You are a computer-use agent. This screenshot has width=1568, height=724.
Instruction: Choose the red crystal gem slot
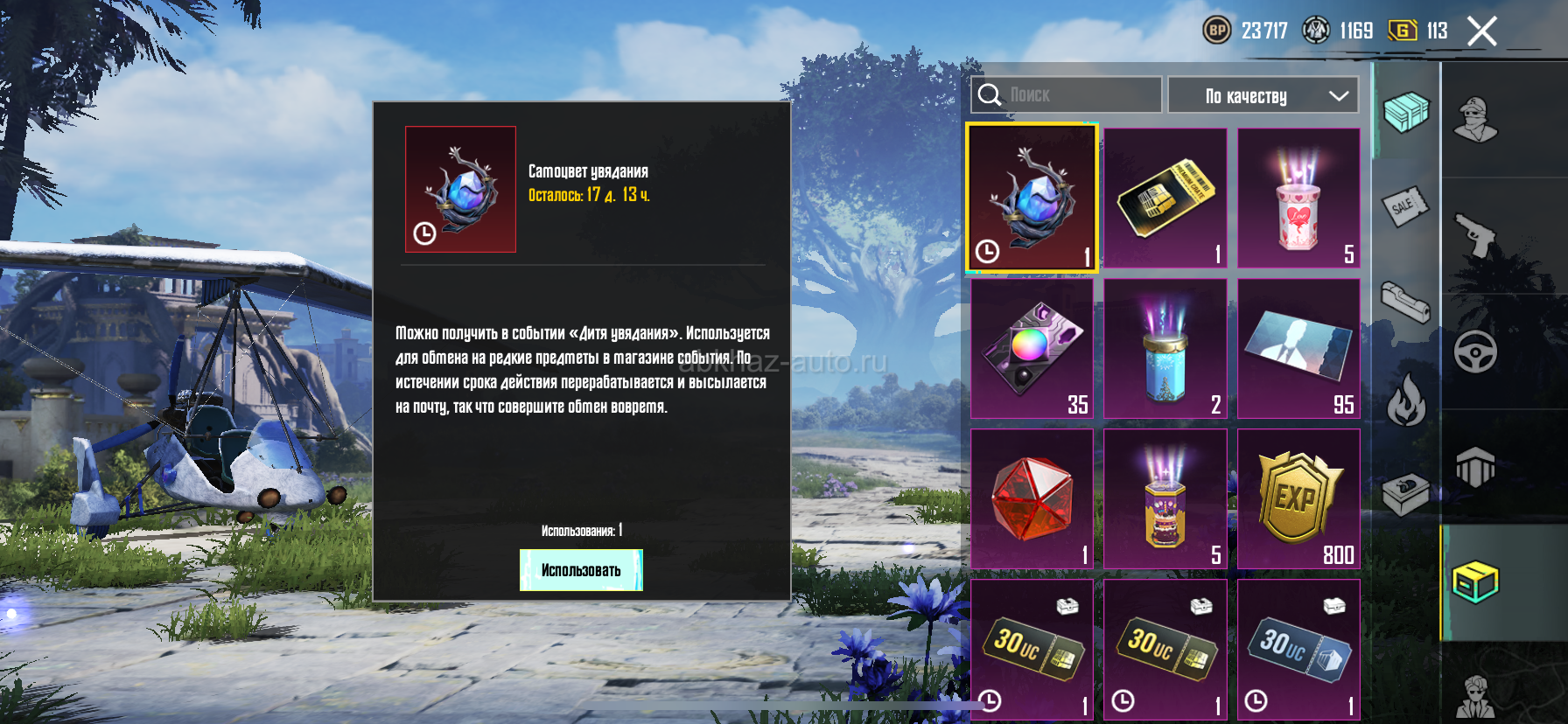tap(1032, 498)
